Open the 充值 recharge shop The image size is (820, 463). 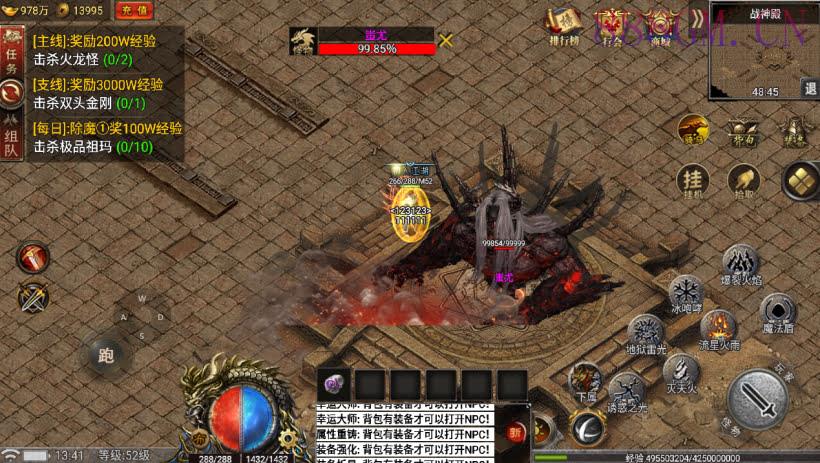click(x=134, y=10)
